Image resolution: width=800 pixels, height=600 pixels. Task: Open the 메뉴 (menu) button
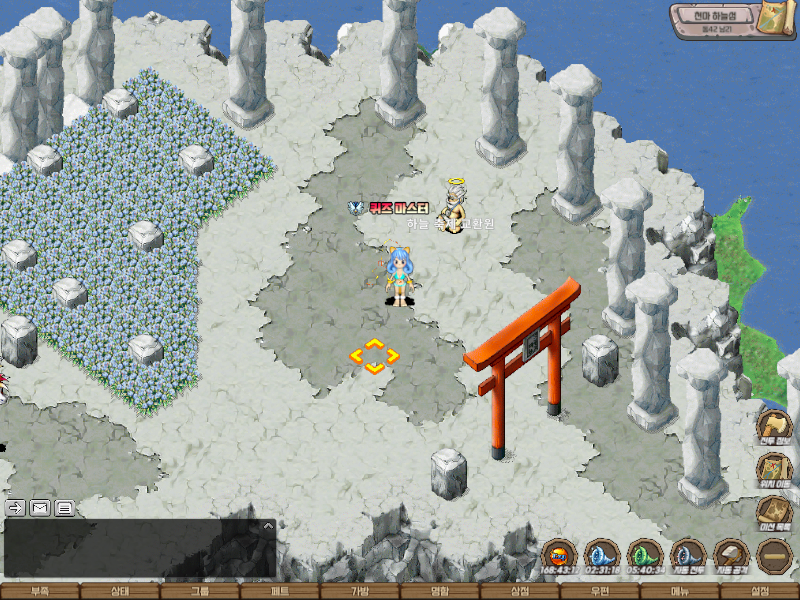coord(680,591)
